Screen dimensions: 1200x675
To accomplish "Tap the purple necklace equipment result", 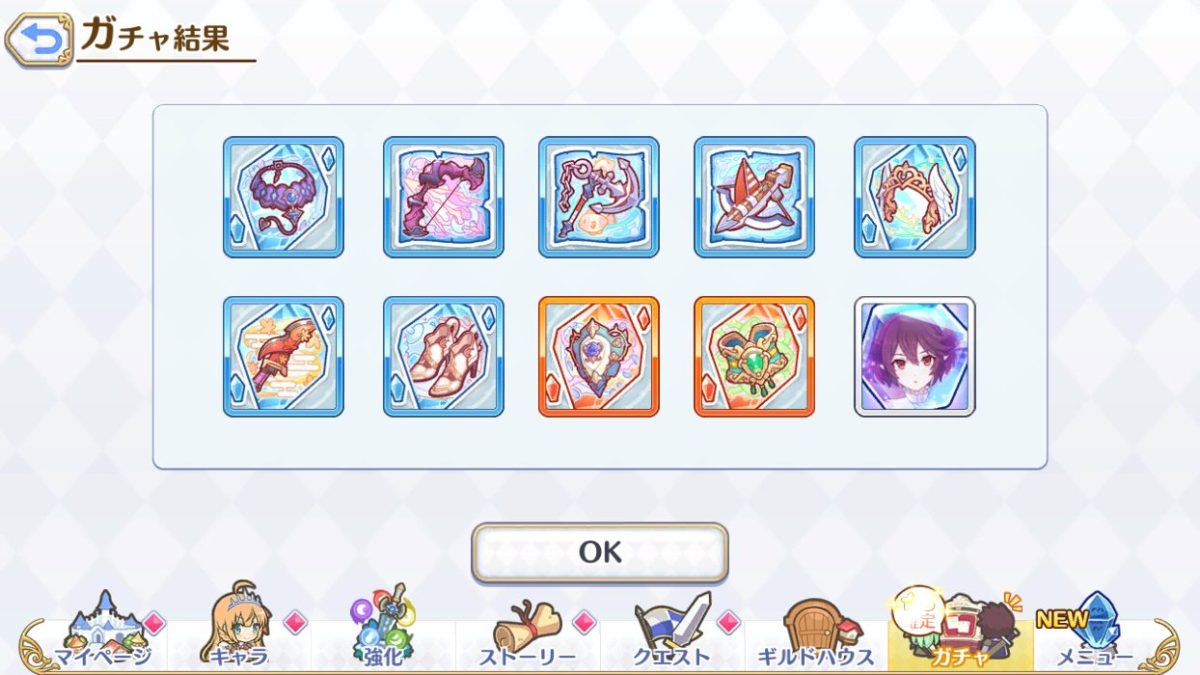I will (283, 197).
